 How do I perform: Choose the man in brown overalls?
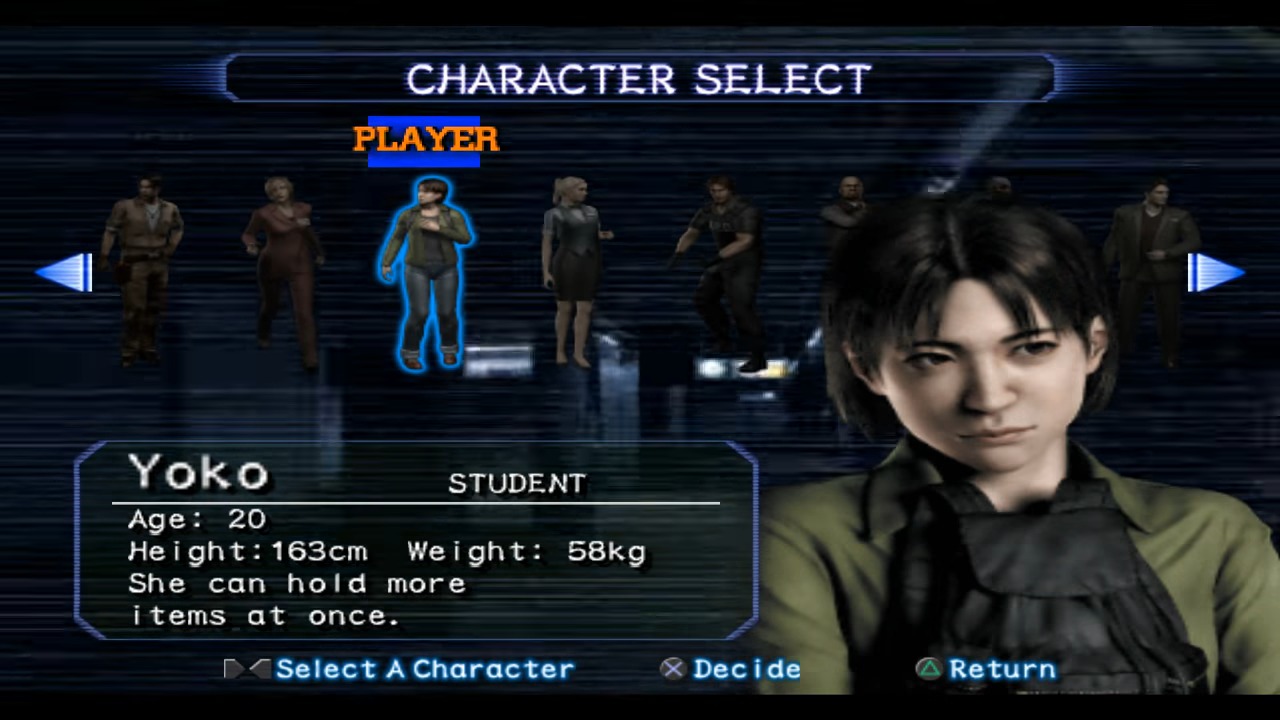(x=142, y=265)
